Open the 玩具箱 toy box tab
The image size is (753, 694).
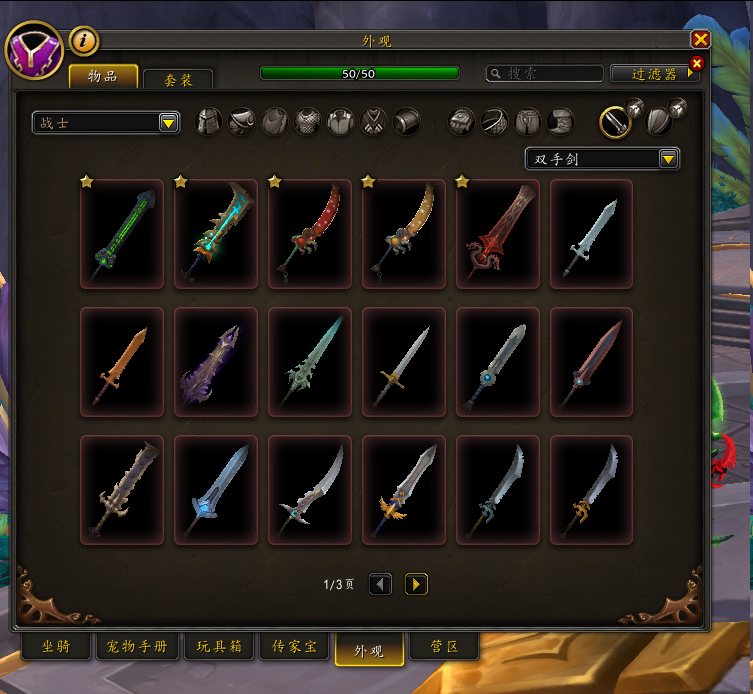(x=220, y=647)
